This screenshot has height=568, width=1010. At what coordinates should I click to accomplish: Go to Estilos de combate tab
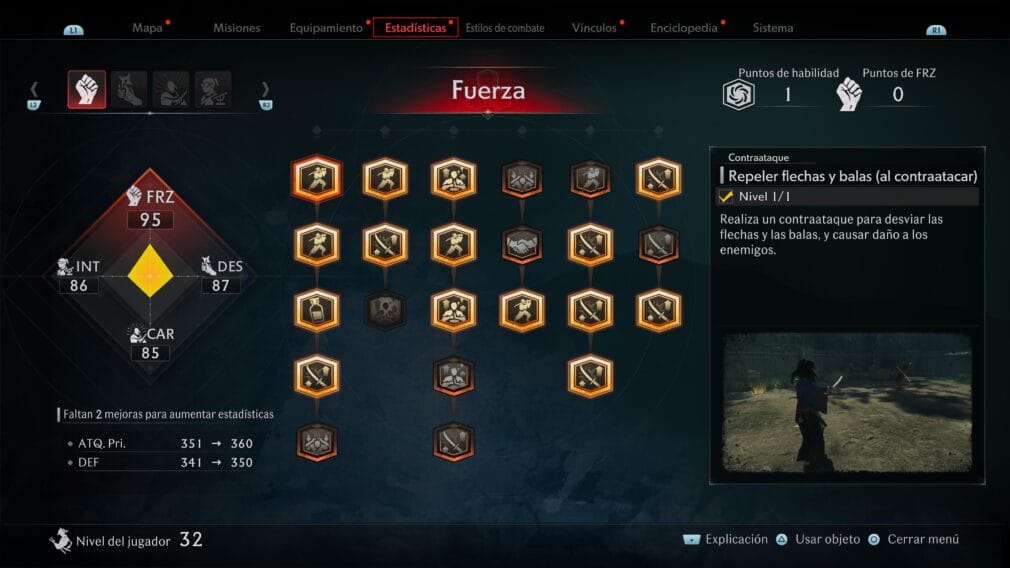(505, 28)
